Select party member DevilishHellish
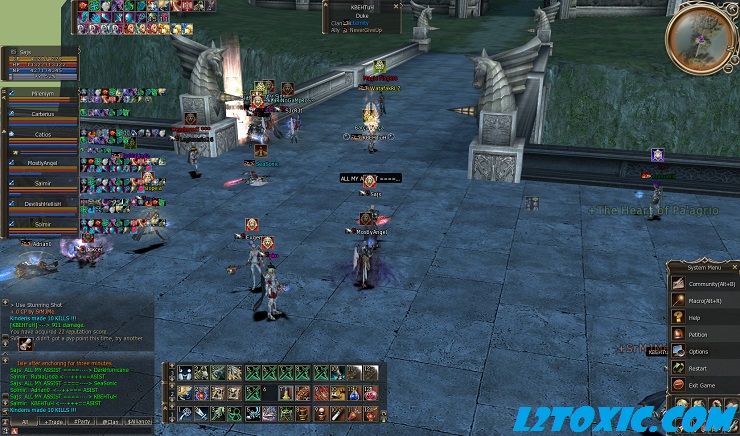The width and height of the screenshot is (740, 436). [x=42, y=203]
